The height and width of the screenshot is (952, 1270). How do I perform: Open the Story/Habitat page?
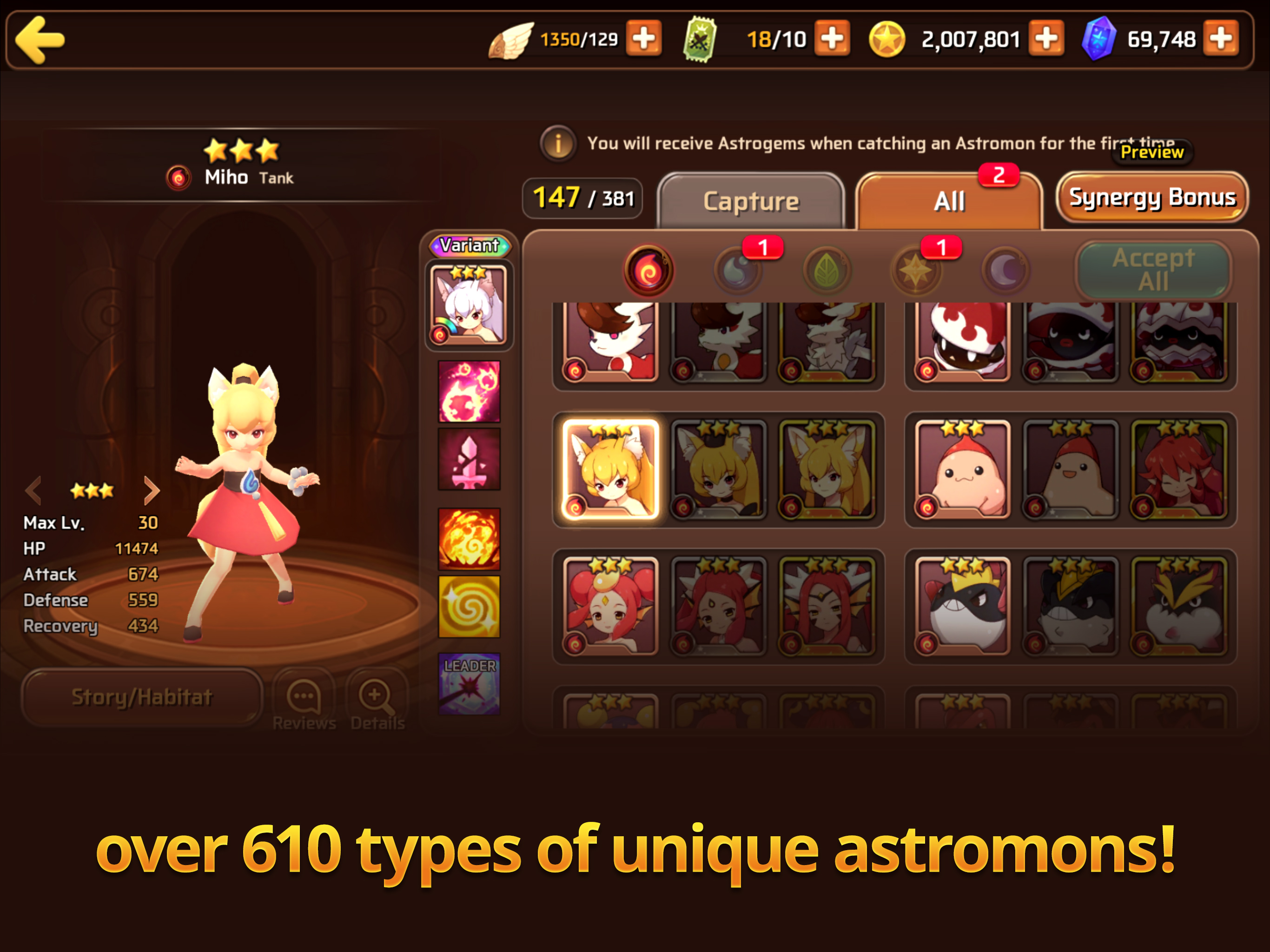142,697
